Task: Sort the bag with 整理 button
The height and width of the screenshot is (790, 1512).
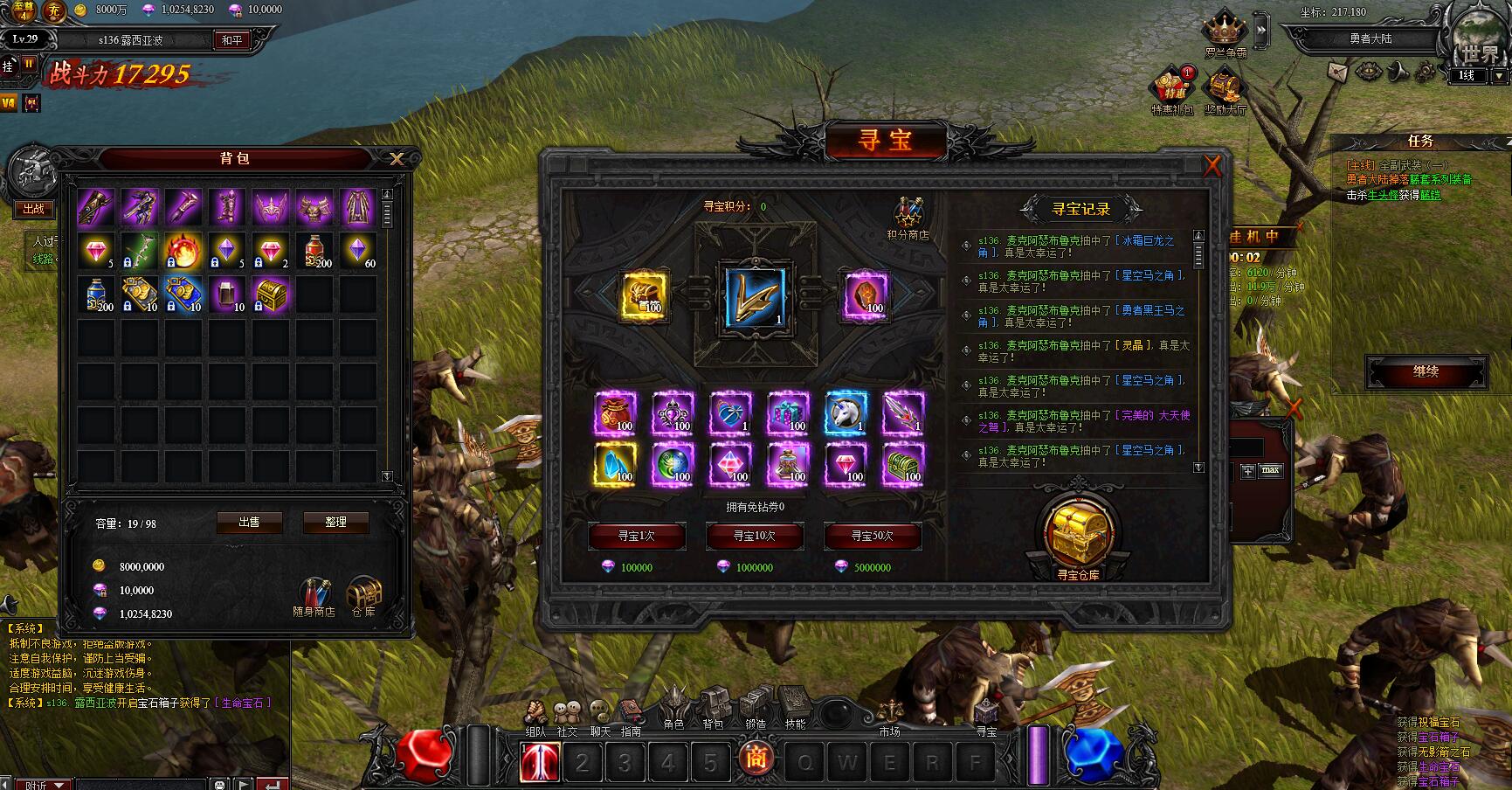Action: pos(335,522)
